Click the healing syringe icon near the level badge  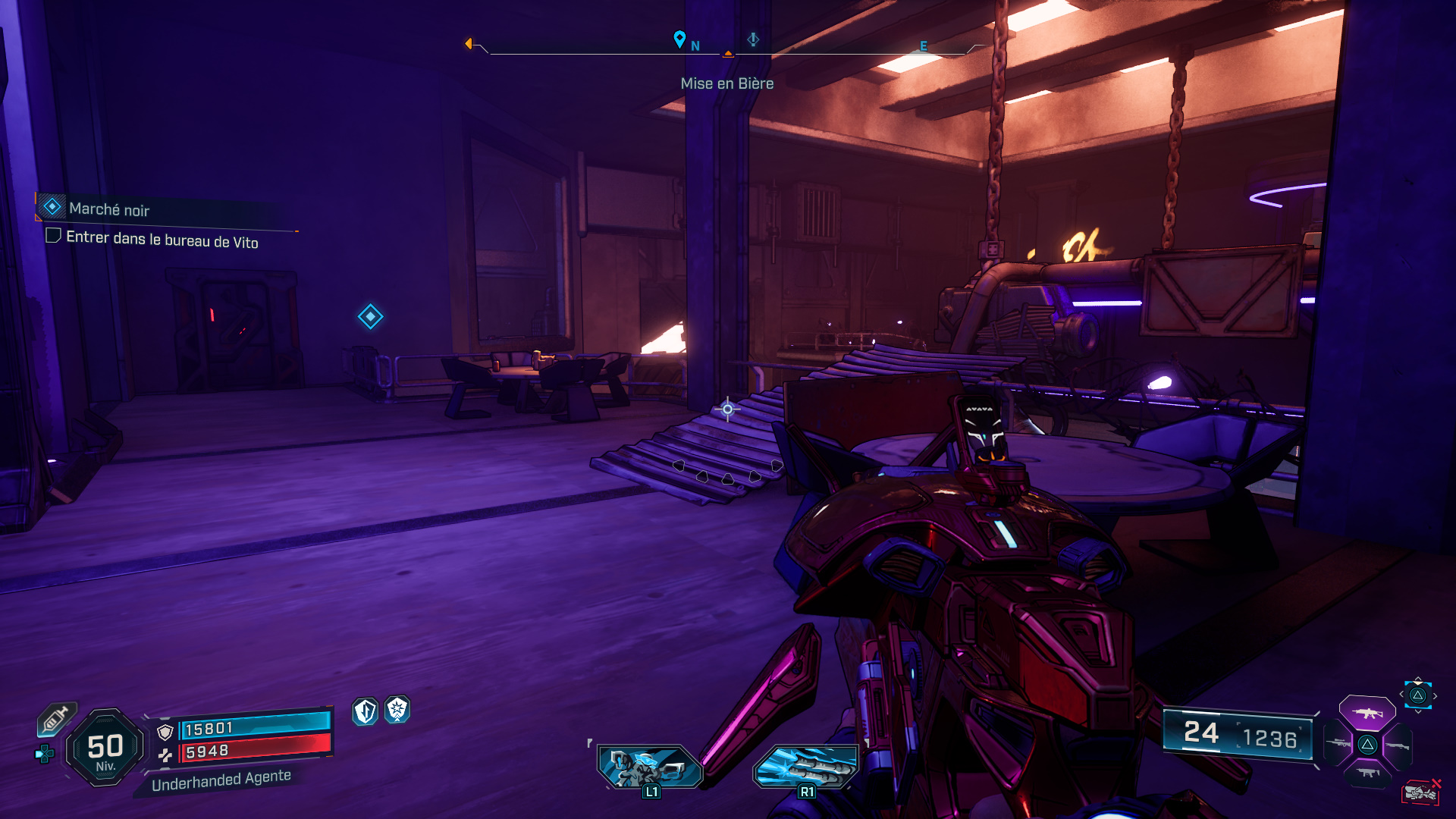tap(55, 718)
